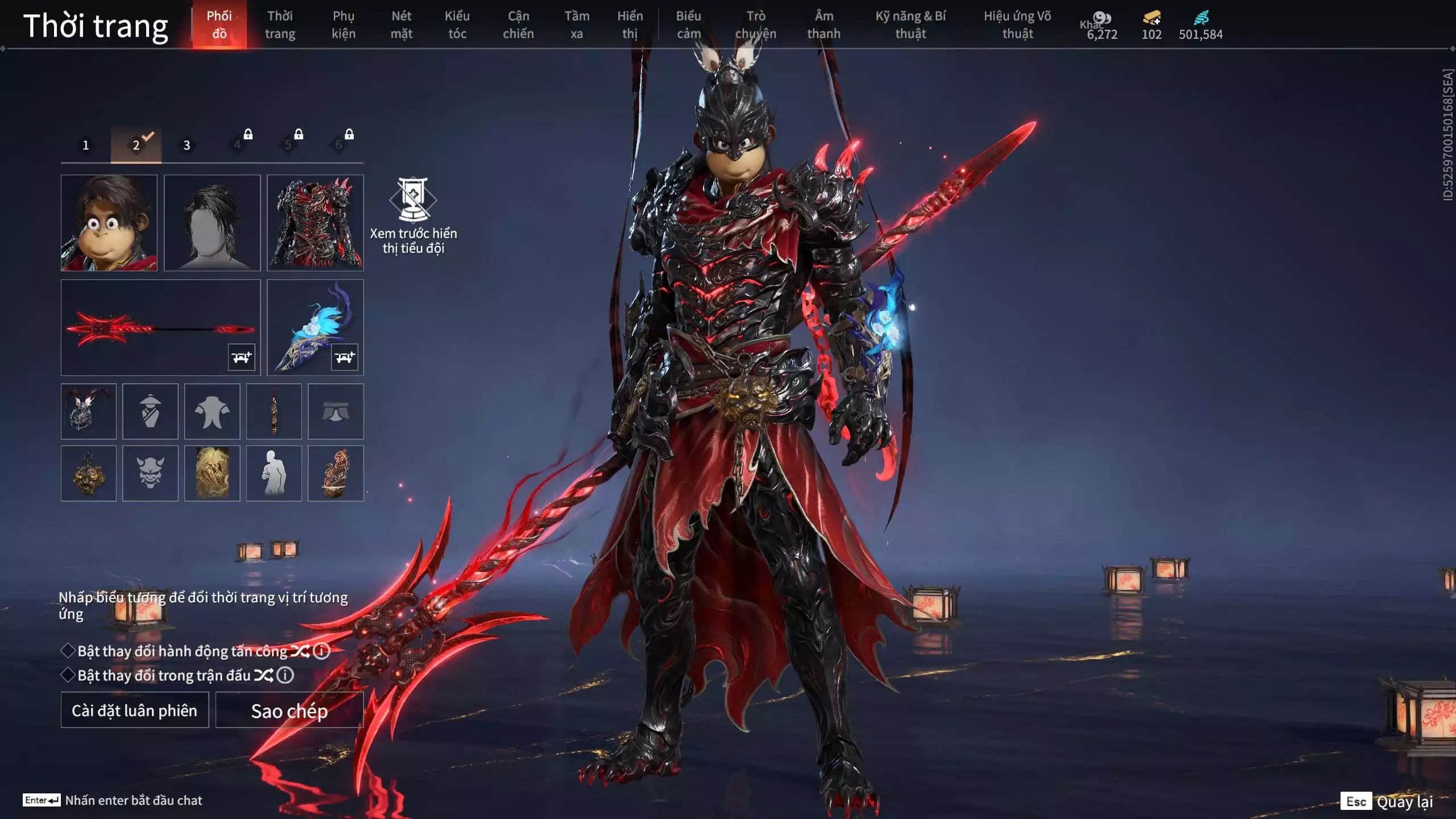Click the Sao chép button

coord(289,710)
